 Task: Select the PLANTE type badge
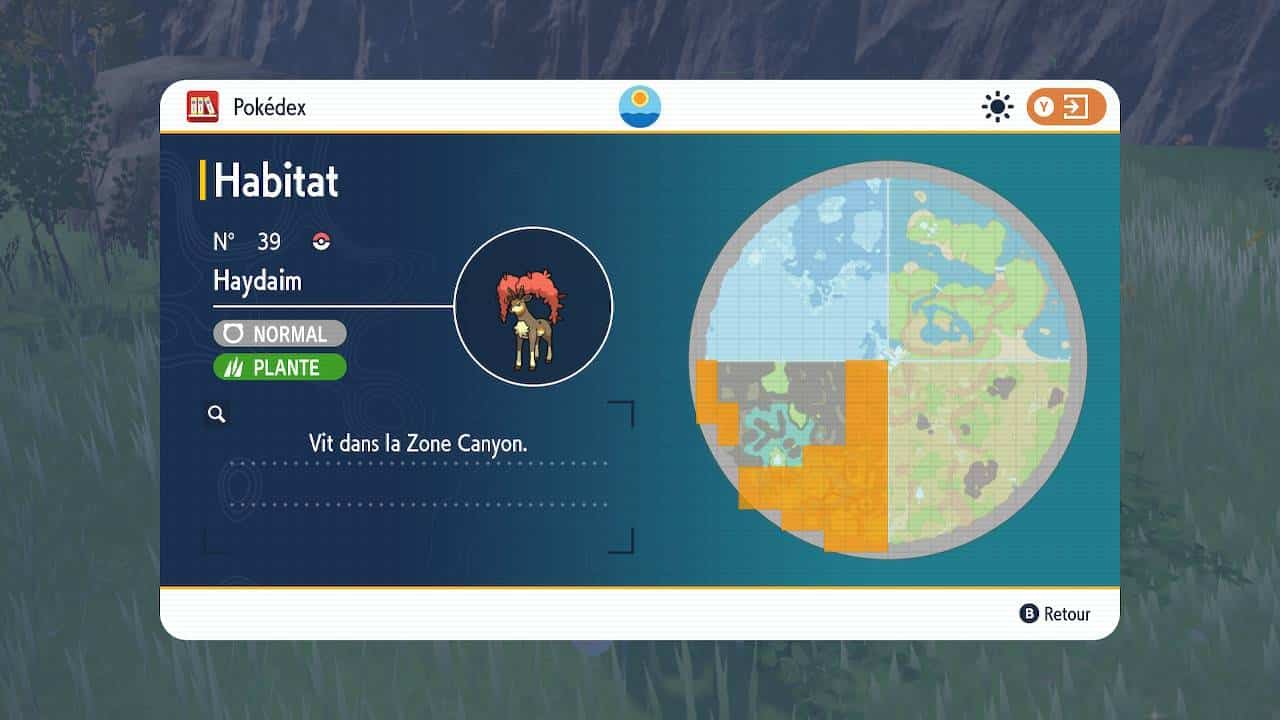(x=279, y=368)
